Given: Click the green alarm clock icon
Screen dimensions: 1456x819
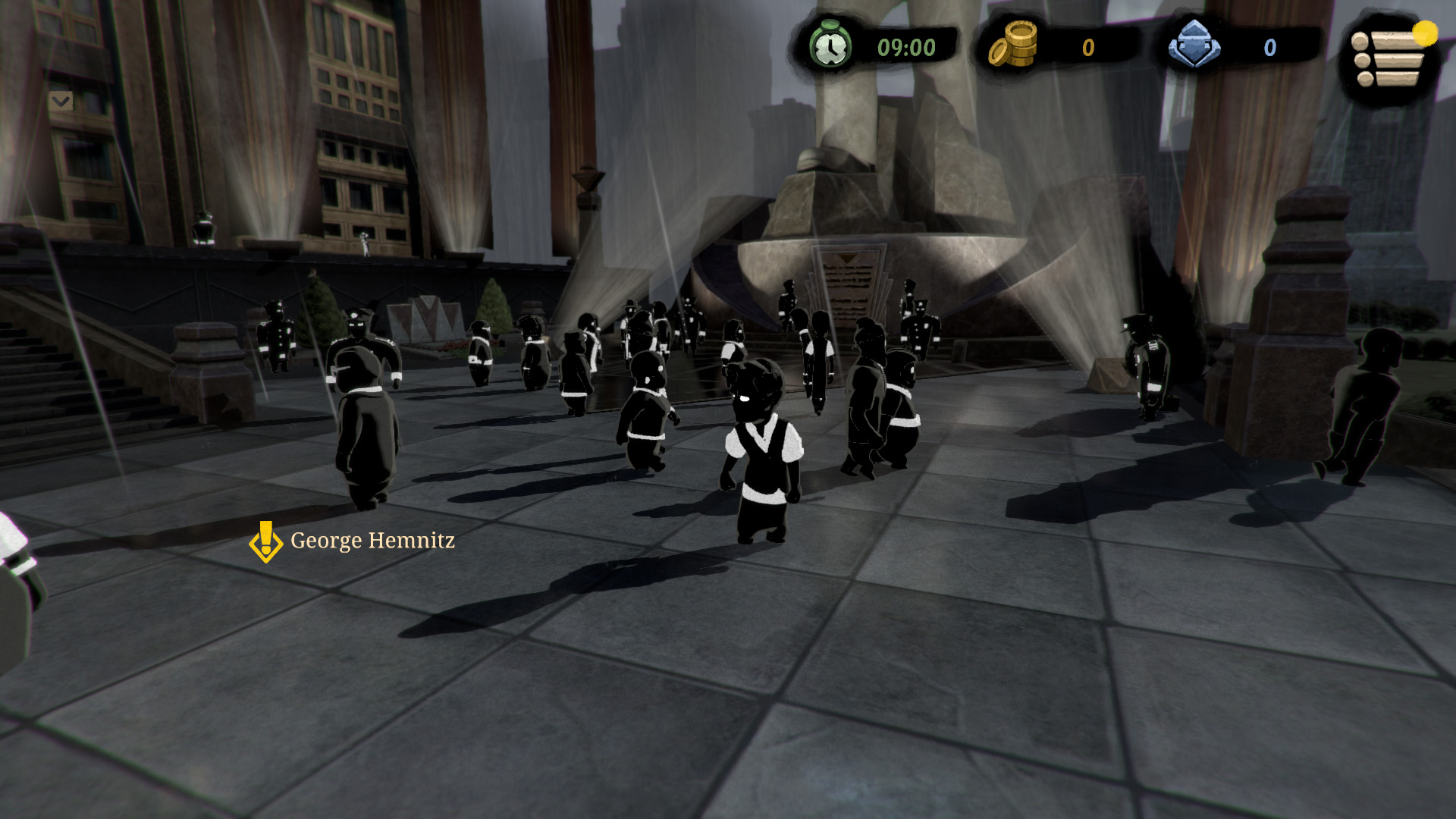Looking at the screenshot, I should click(830, 45).
